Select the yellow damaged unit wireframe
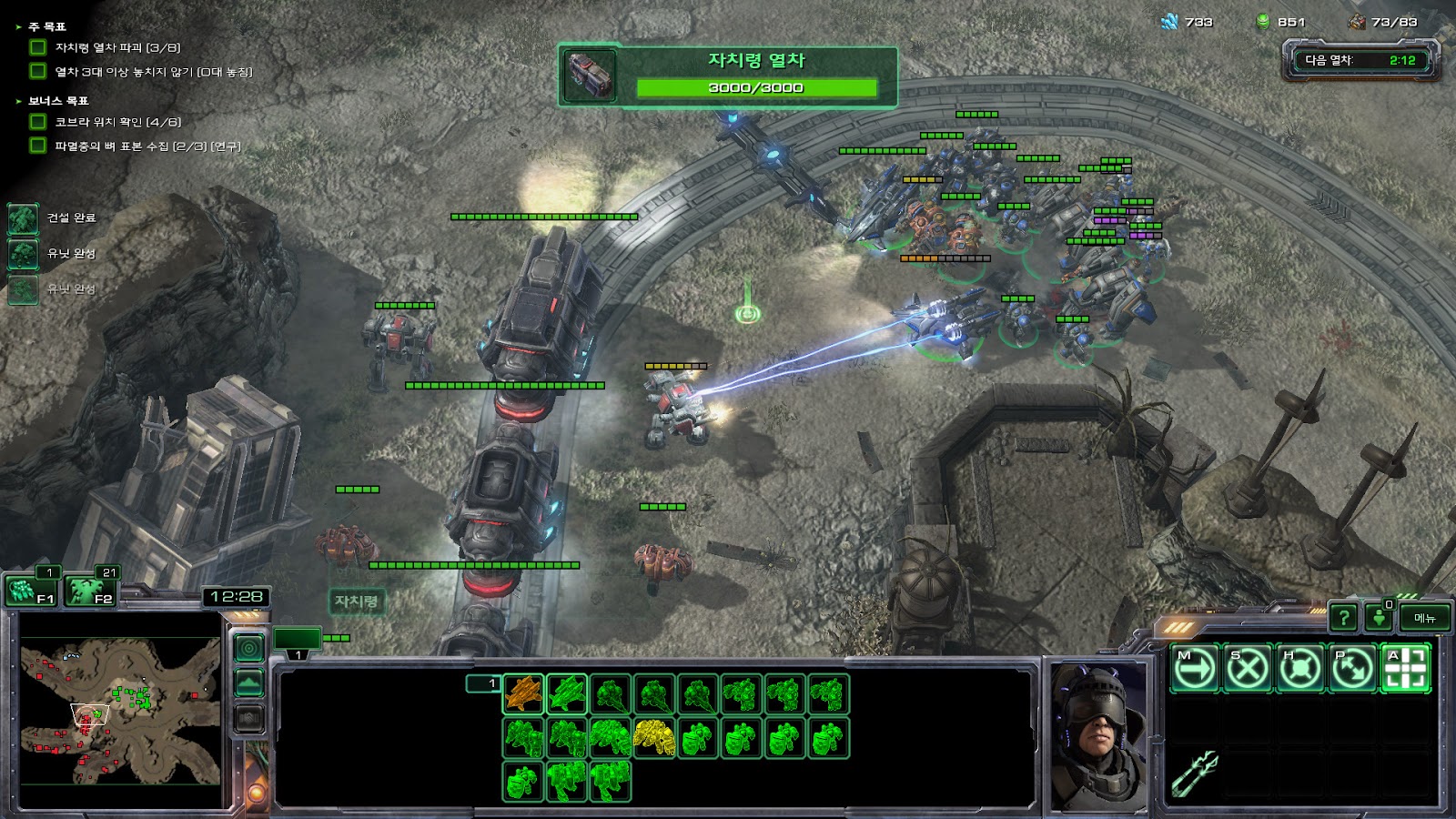1456x819 pixels. [654, 739]
